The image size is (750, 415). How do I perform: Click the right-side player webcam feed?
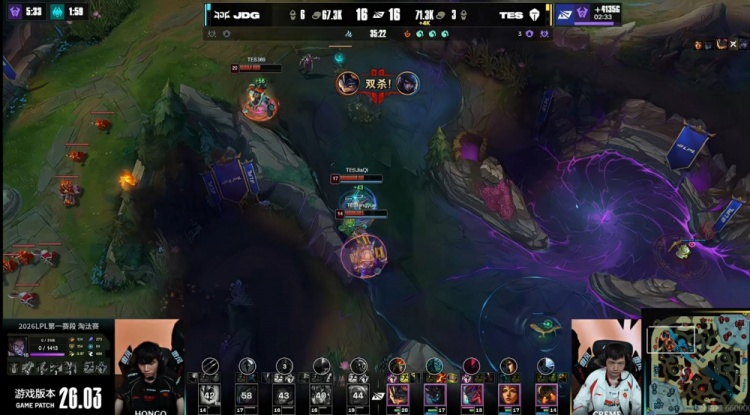click(605, 366)
